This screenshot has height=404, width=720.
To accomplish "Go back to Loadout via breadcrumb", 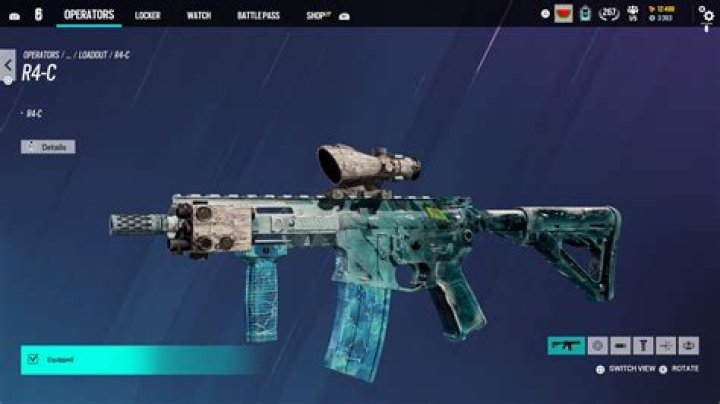I will 93,55.
